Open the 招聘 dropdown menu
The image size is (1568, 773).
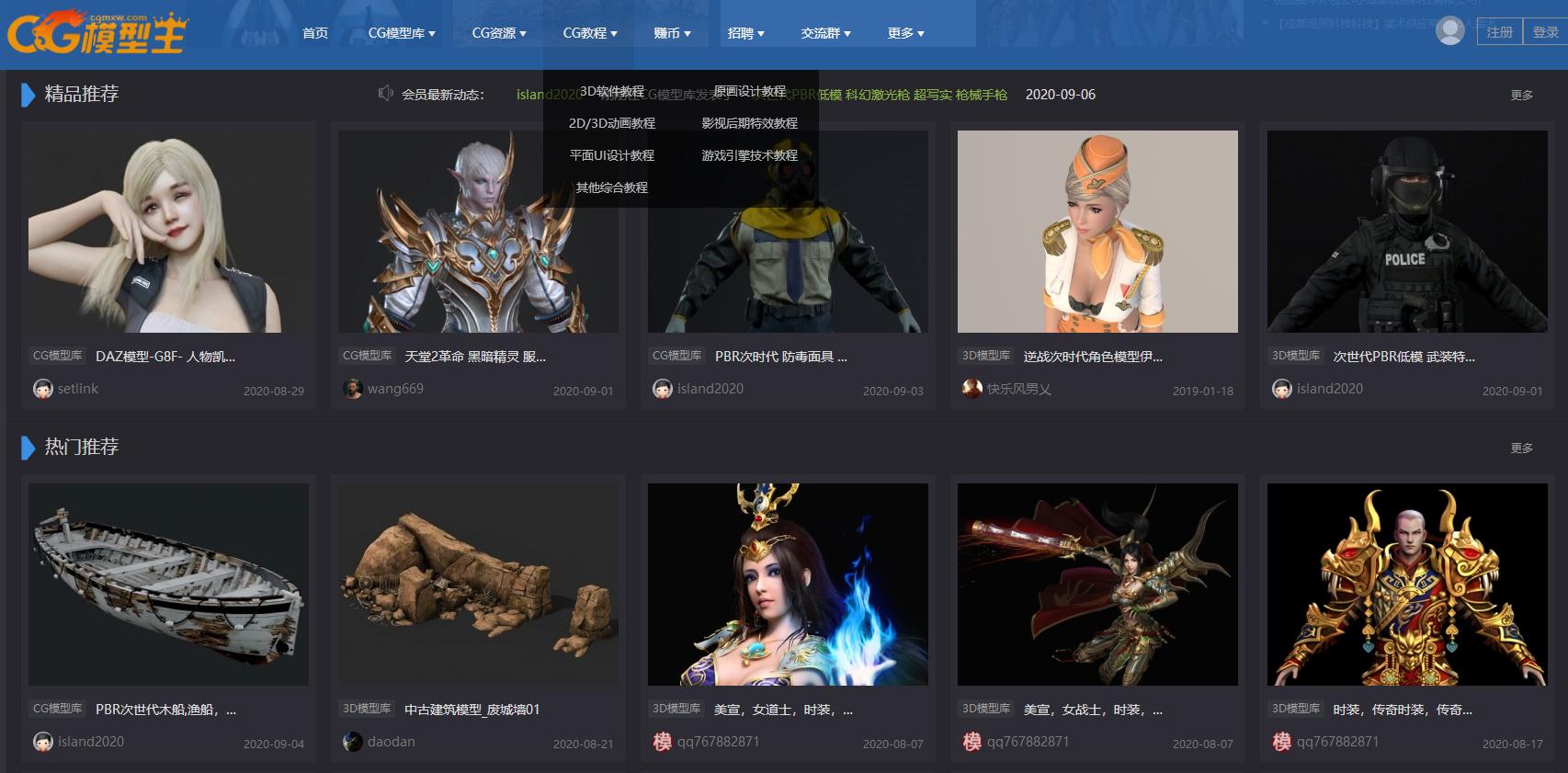coord(745,30)
